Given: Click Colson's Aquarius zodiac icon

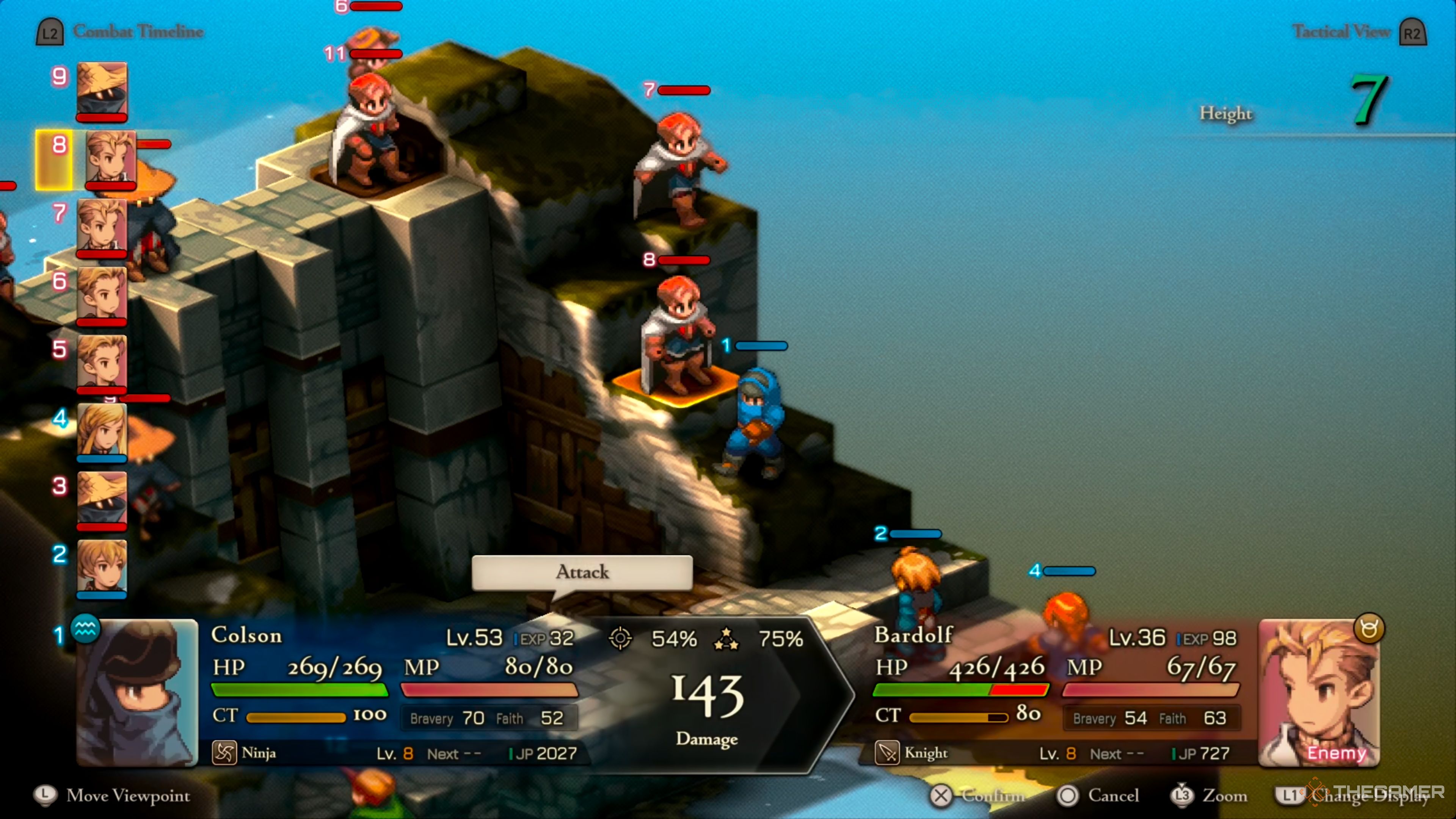Looking at the screenshot, I should (85, 628).
